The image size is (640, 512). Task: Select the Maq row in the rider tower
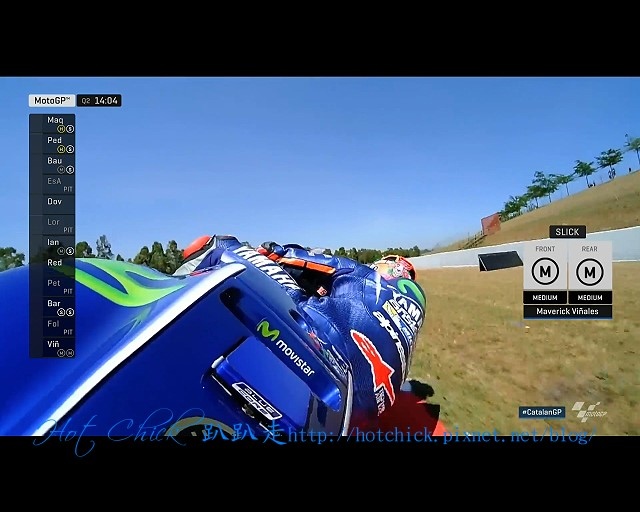[x=53, y=124]
